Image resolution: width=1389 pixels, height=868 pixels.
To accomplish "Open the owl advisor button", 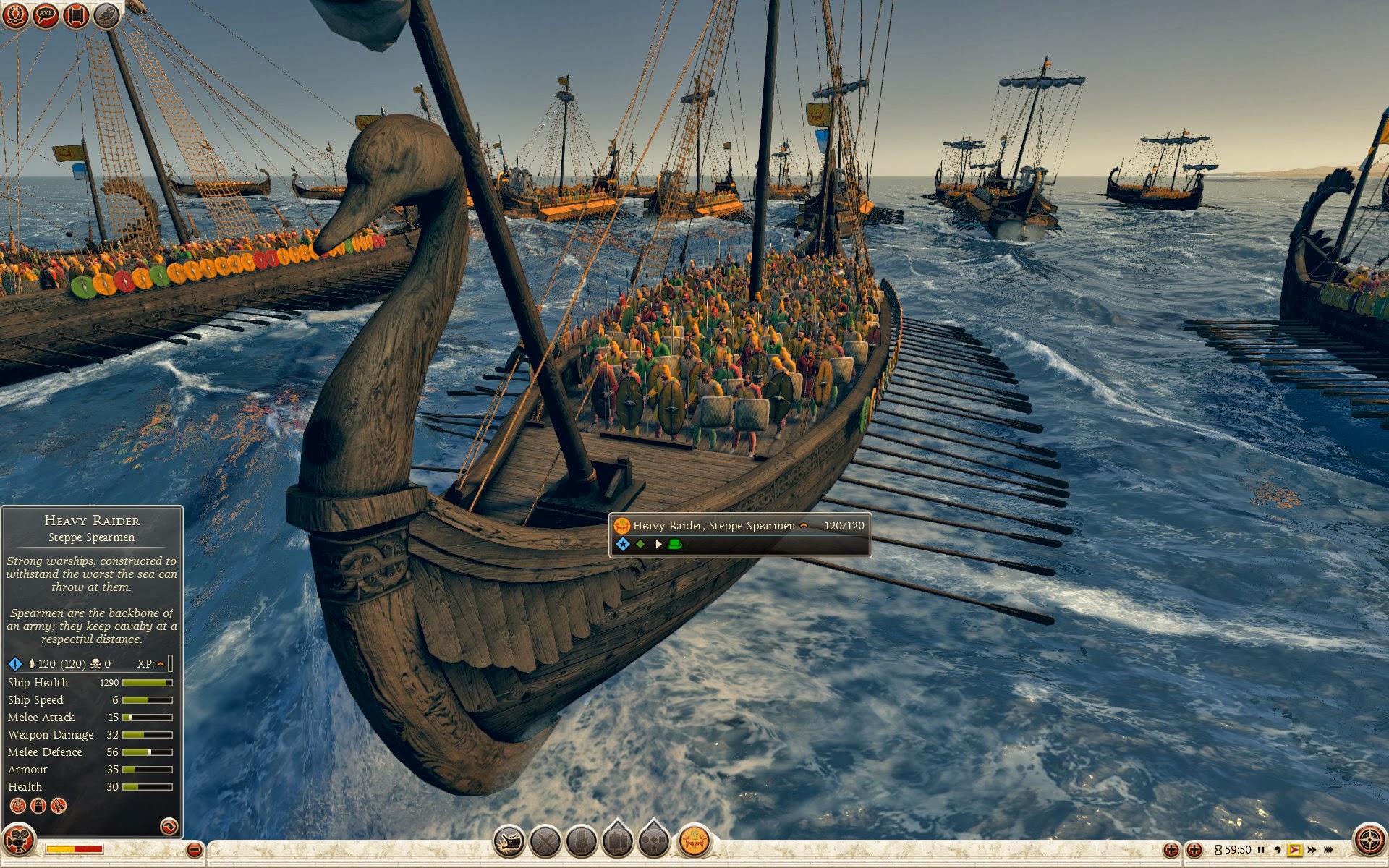I will coord(106,14).
